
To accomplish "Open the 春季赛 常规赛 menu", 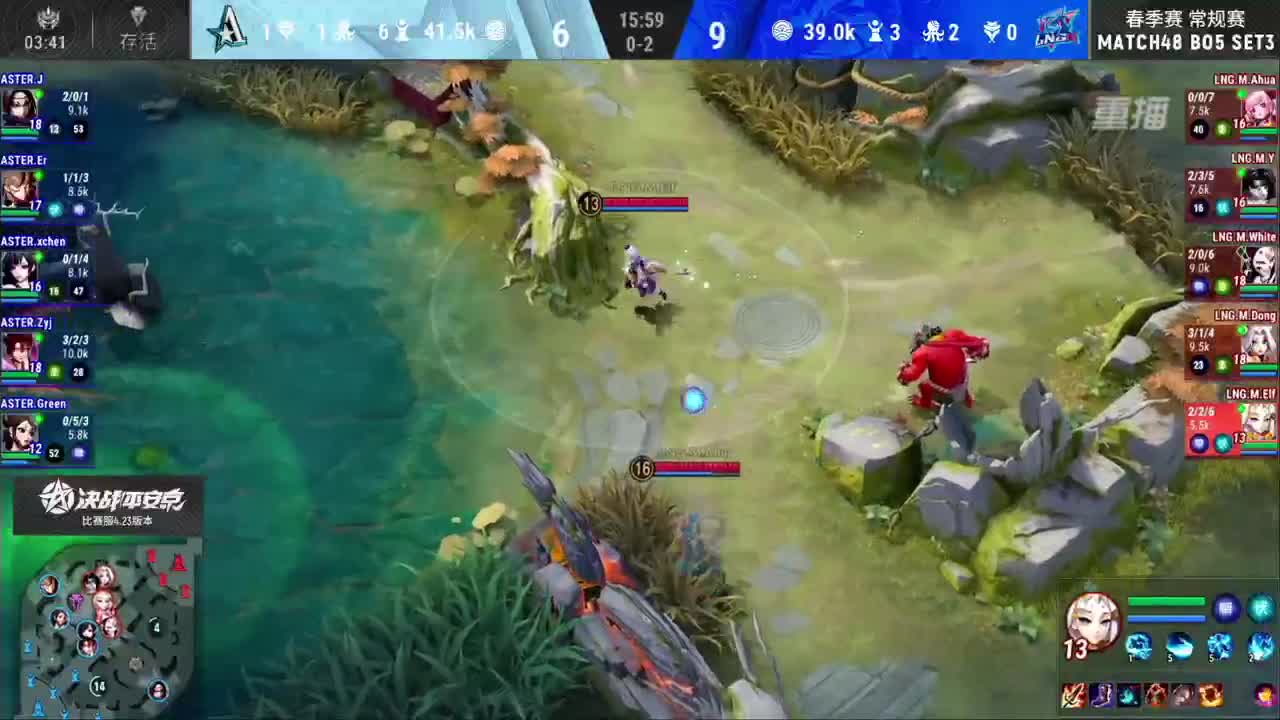I will [x=1185, y=16].
